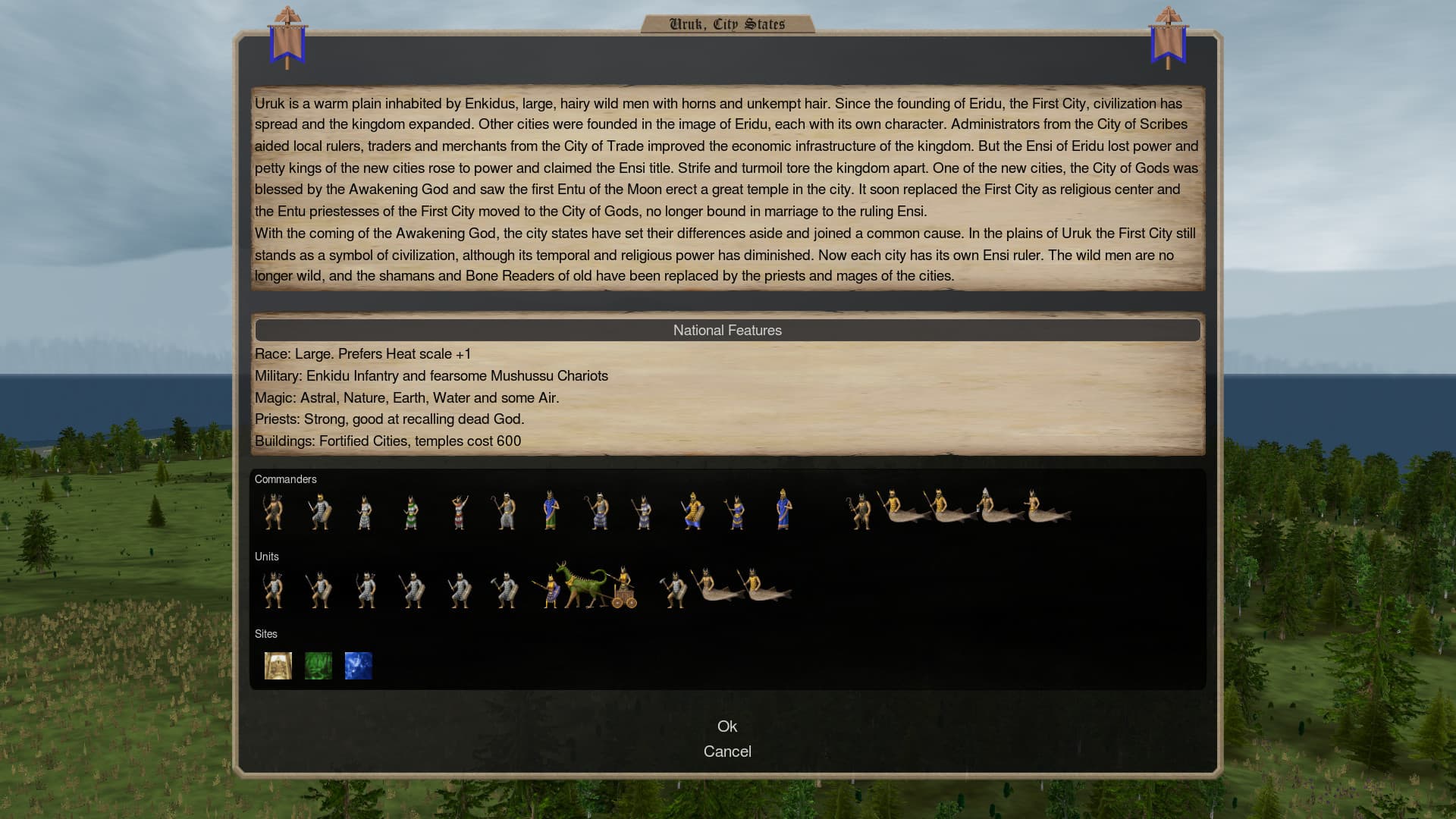1456x819 pixels.
Task: Open the golden temple site icon
Action: pos(278,666)
